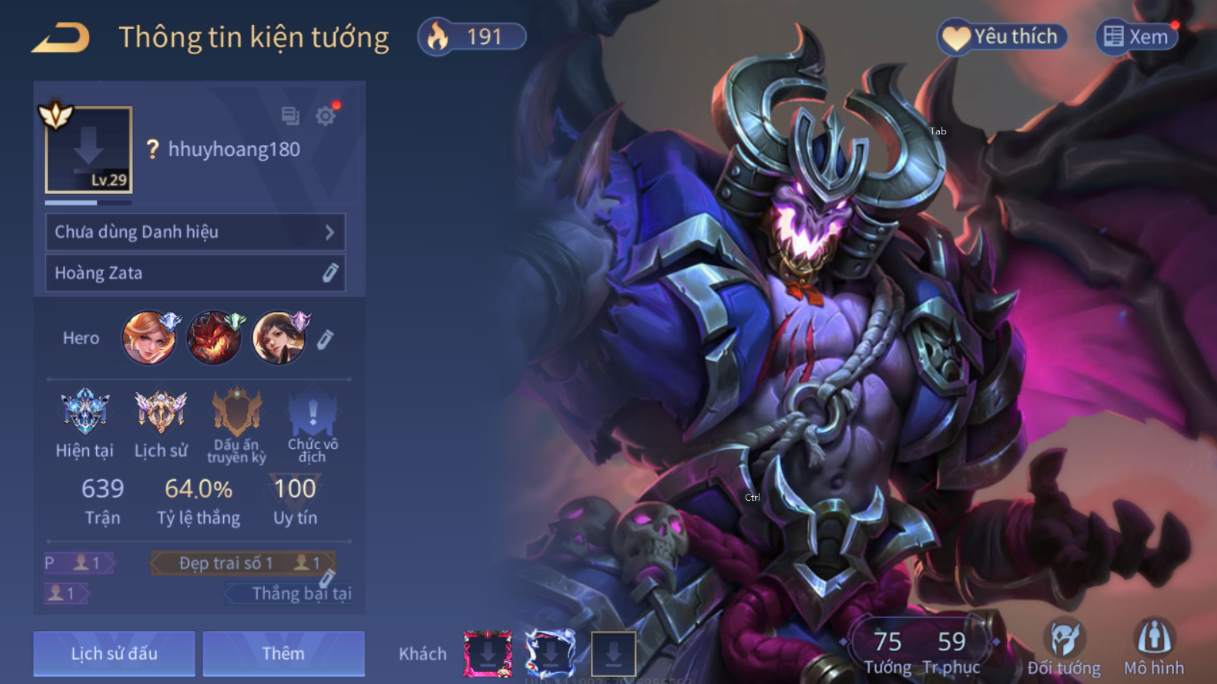Image resolution: width=1217 pixels, height=684 pixels.
Task: Edit the Hoàng Zata signature field
Action: point(330,273)
